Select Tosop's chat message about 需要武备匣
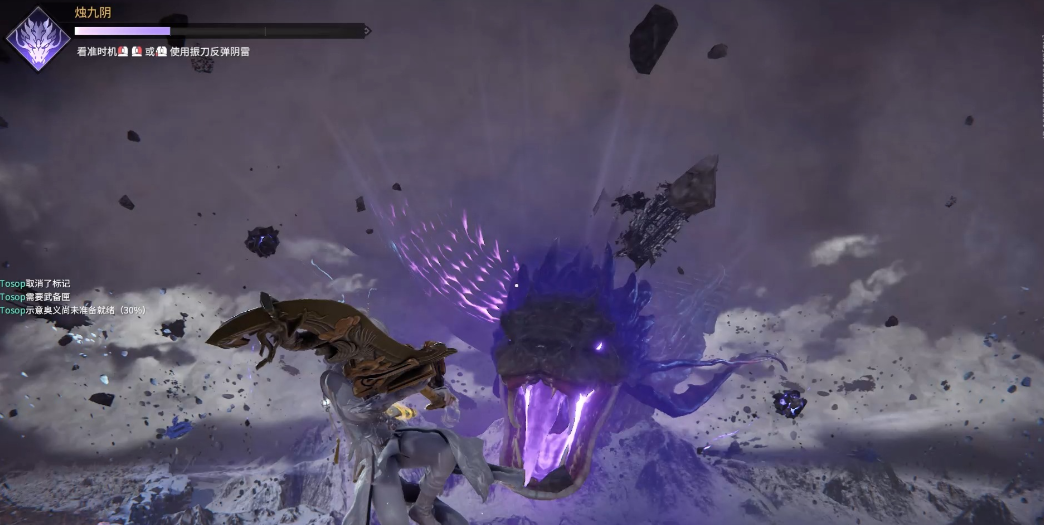 [x=36, y=297]
